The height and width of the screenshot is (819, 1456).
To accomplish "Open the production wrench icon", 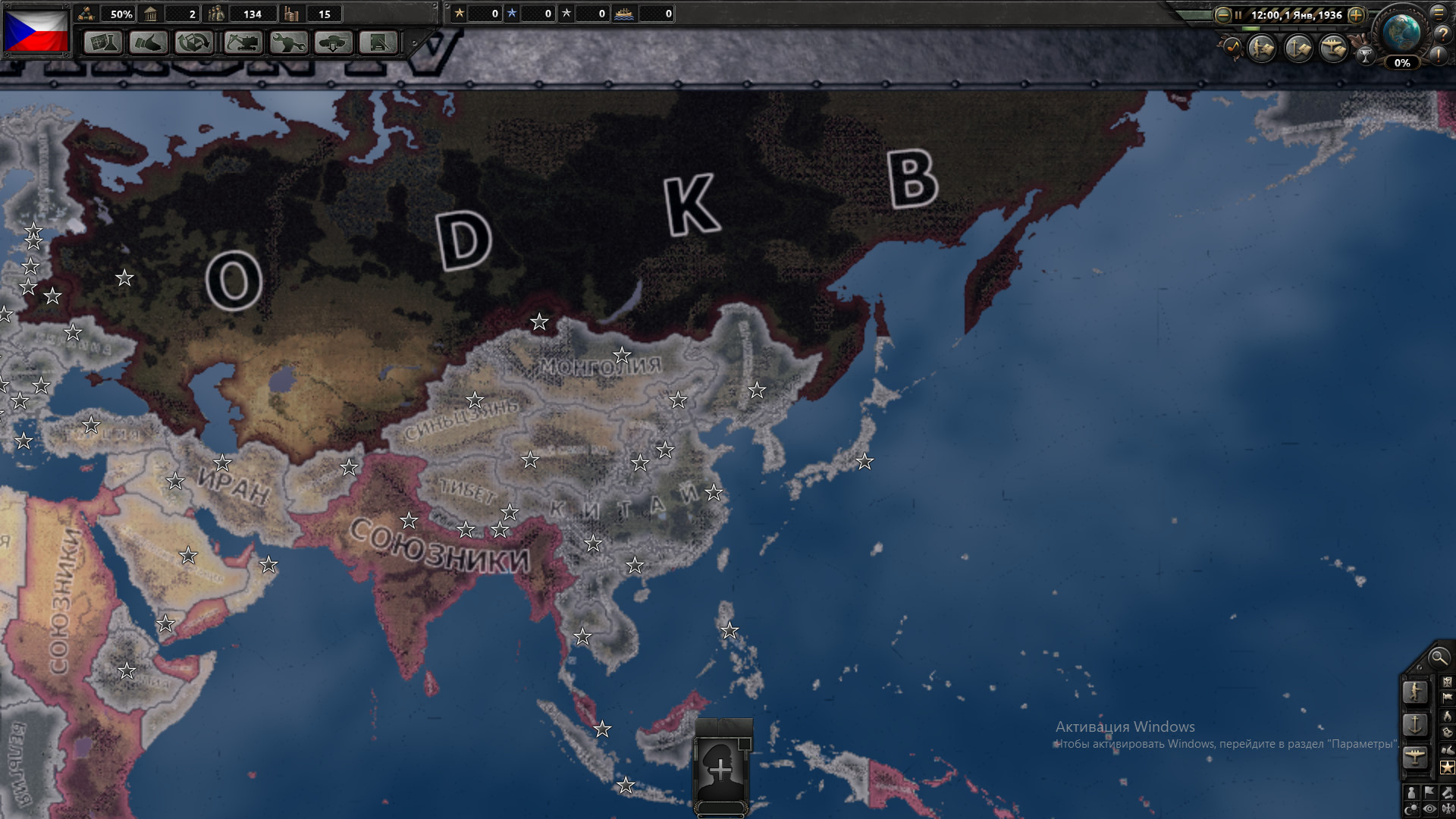I will click(x=290, y=44).
